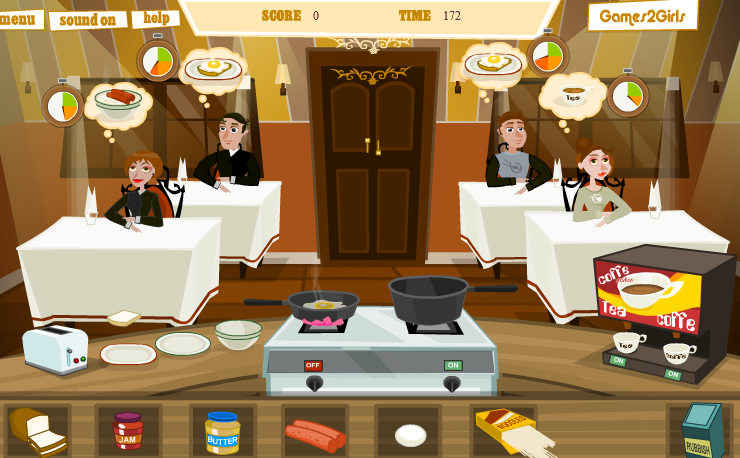
Task: Pick the empty bowl on the counter
Action: [x=238, y=333]
